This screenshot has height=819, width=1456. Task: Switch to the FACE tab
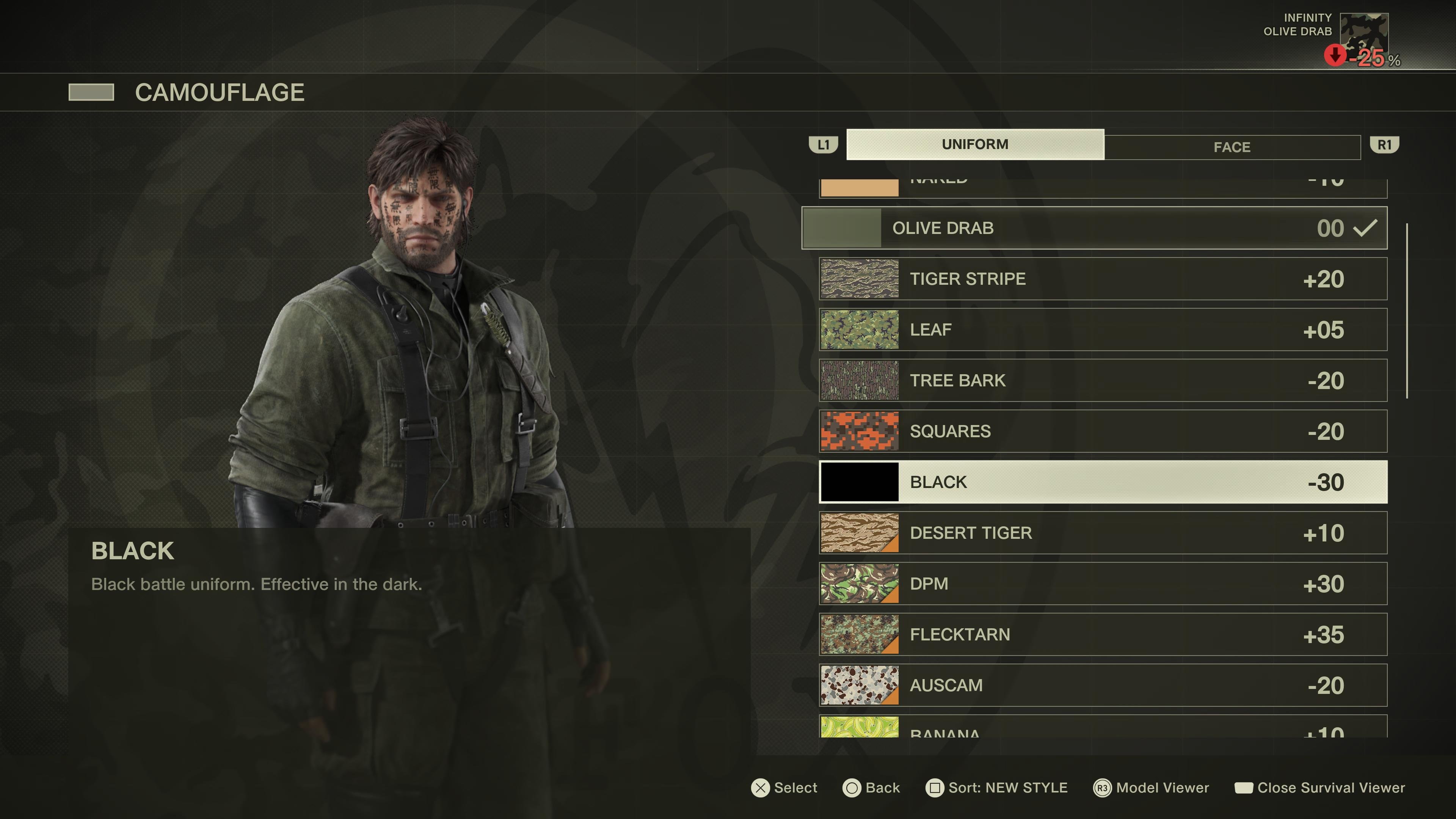[x=1232, y=147]
